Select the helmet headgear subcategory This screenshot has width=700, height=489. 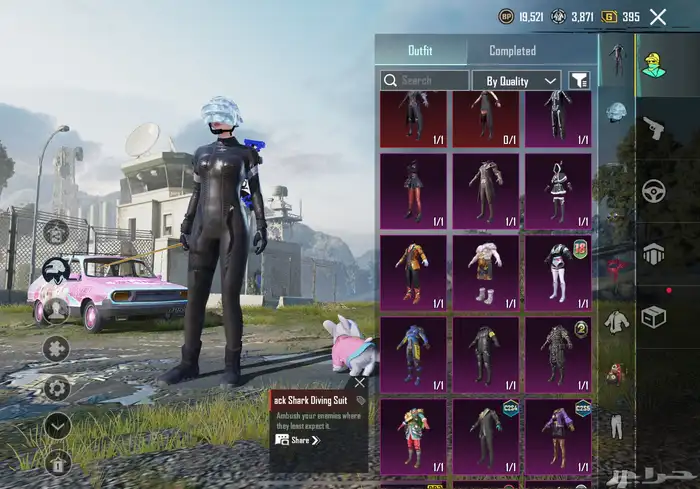point(617,111)
